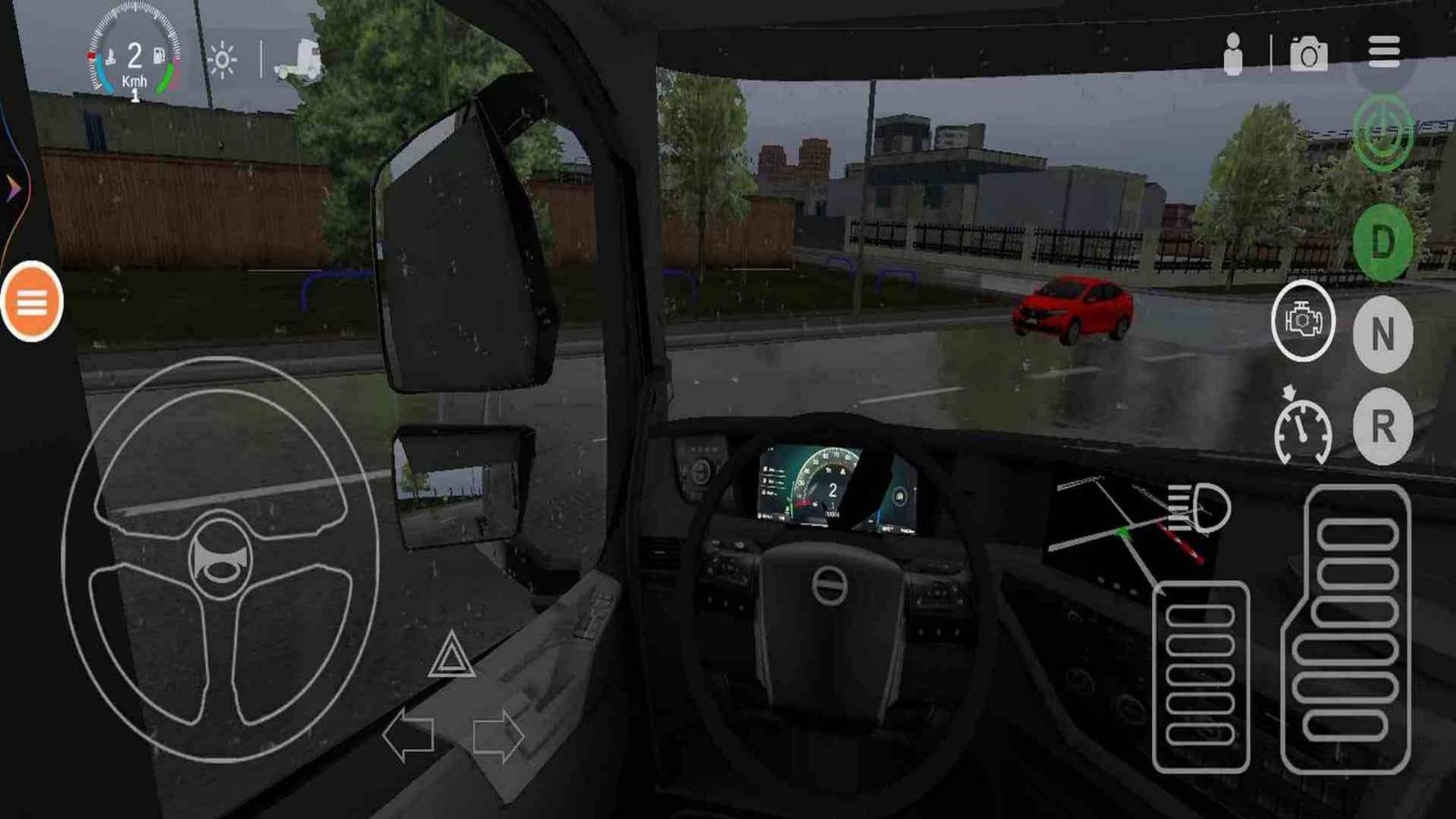Shift into Reverse gear R
1456x819 pixels.
tap(1382, 426)
